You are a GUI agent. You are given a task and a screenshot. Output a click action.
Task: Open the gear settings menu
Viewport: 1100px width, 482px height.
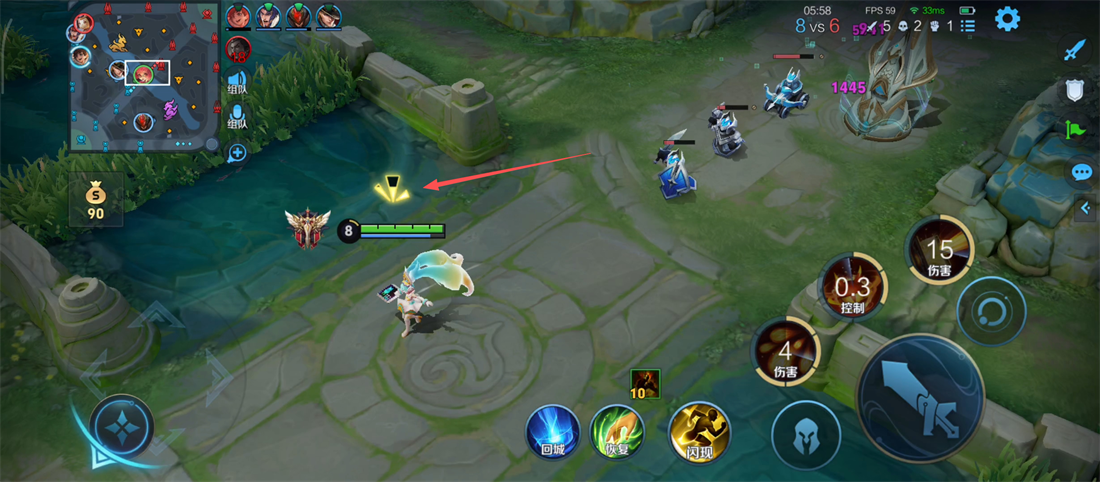point(1007,18)
